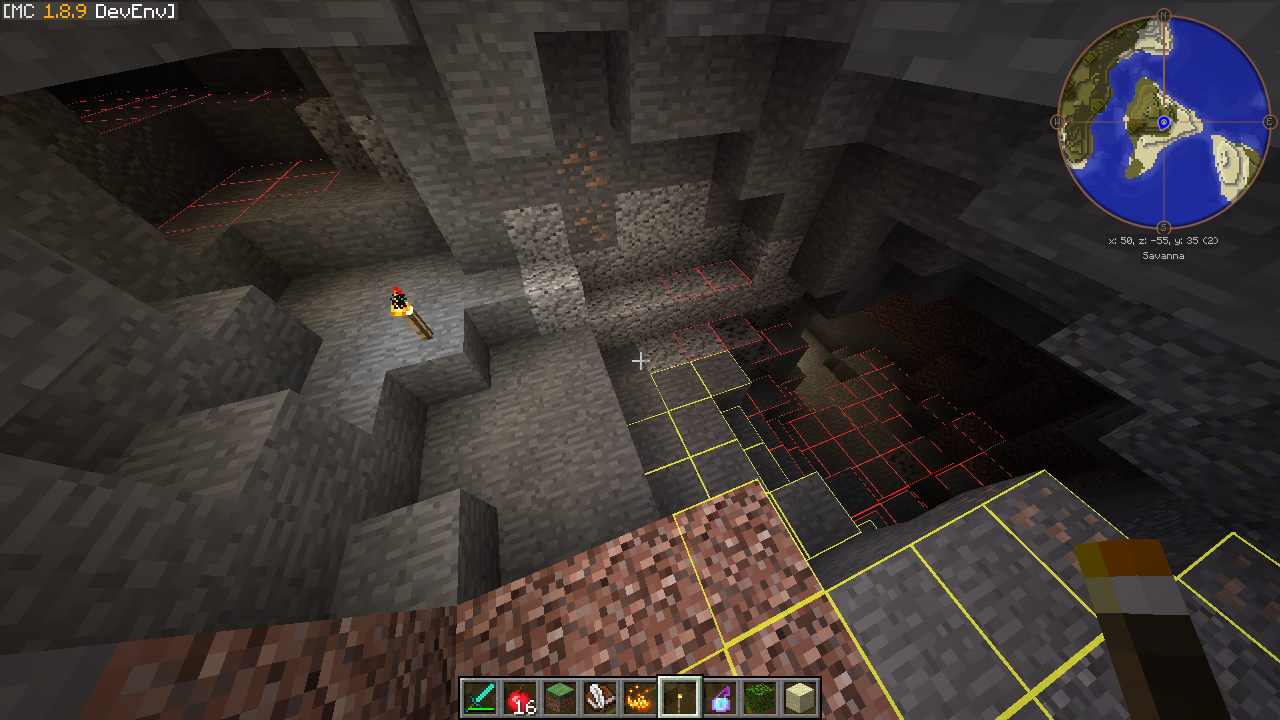1280x720 pixels.
Task: Pick the sandstone block hotbar slot
Action: (800, 697)
